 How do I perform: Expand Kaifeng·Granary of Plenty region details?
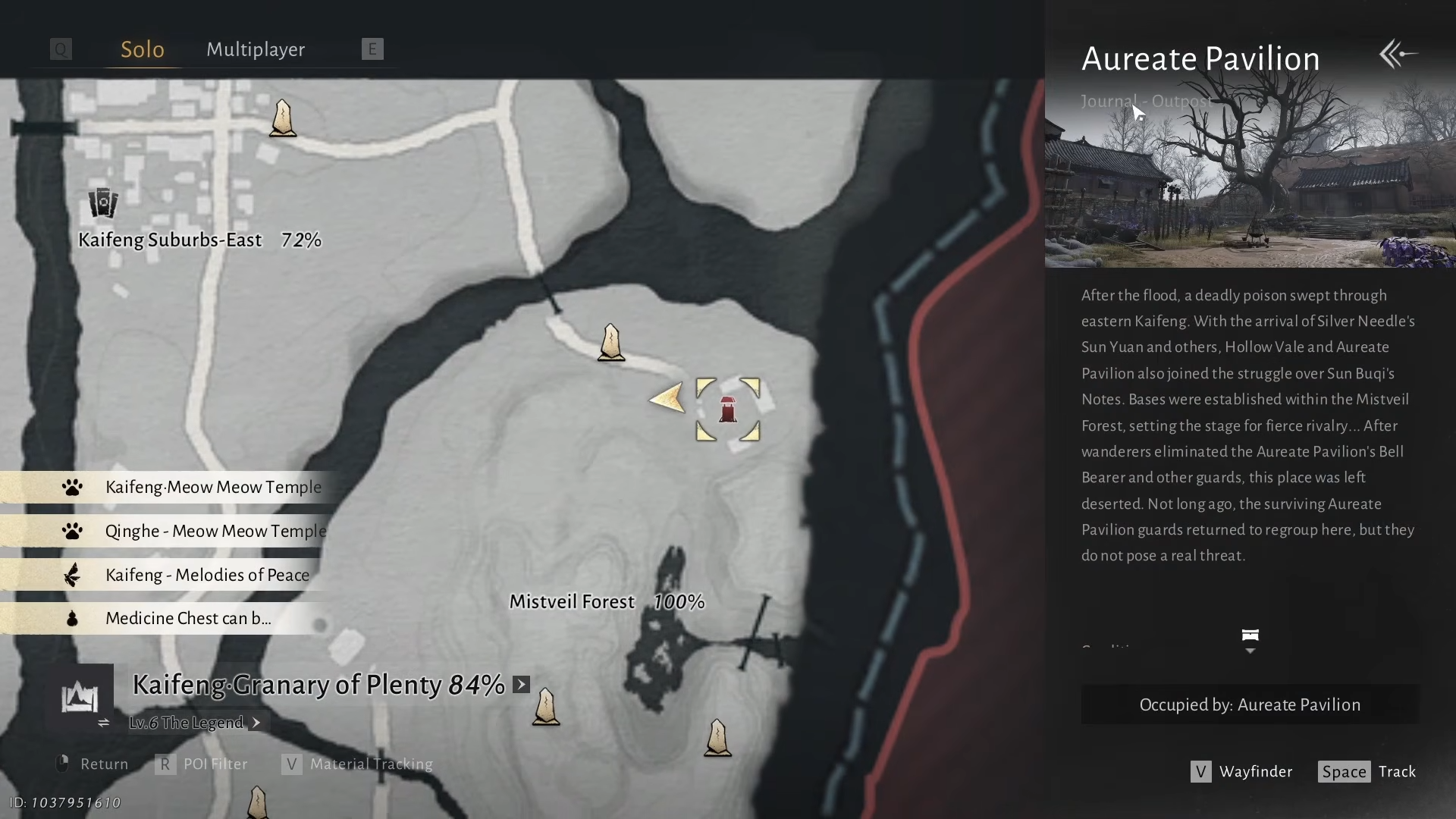[x=522, y=685]
